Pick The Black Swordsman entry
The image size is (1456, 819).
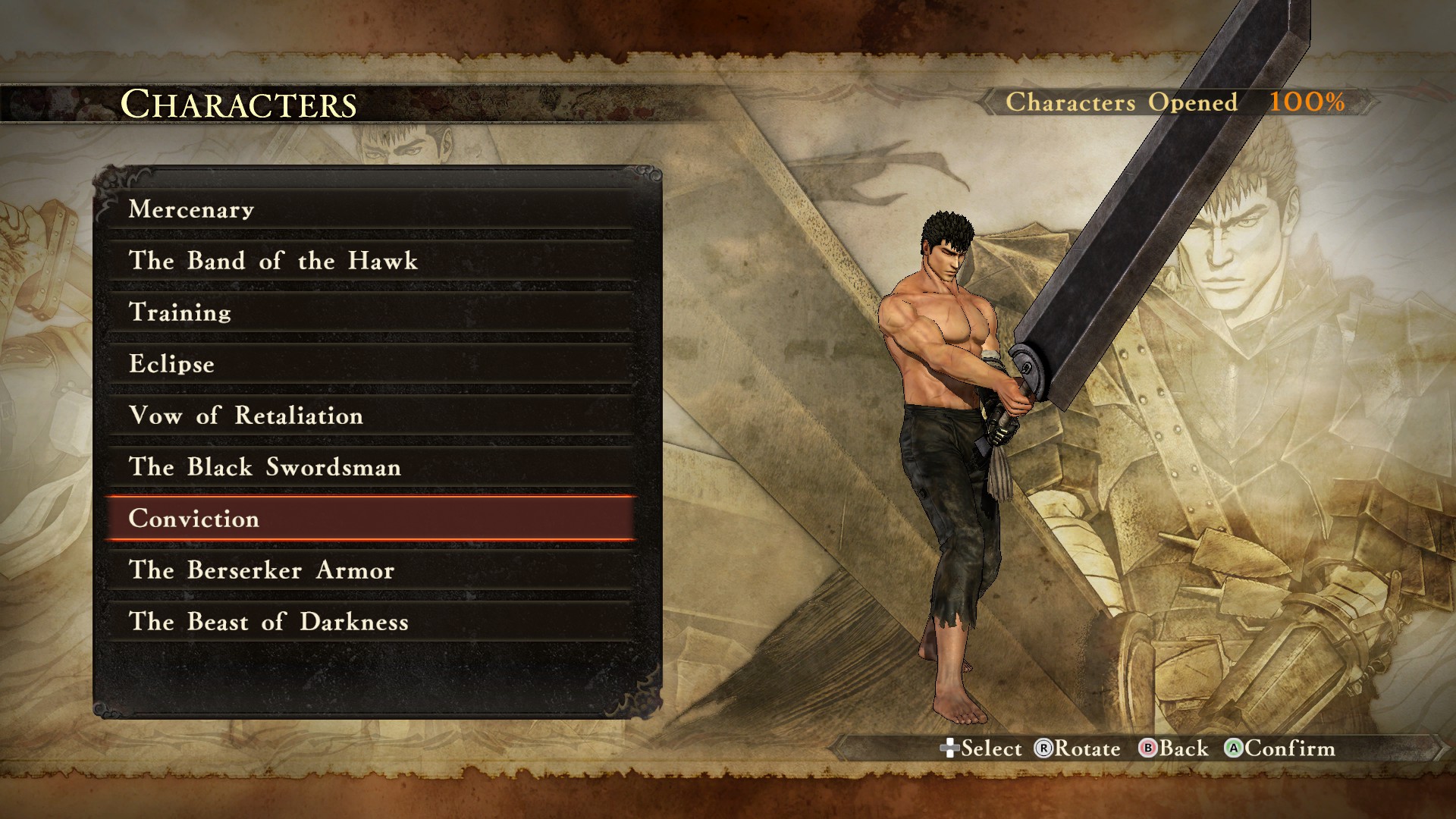pyautogui.click(x=370, y=467)
